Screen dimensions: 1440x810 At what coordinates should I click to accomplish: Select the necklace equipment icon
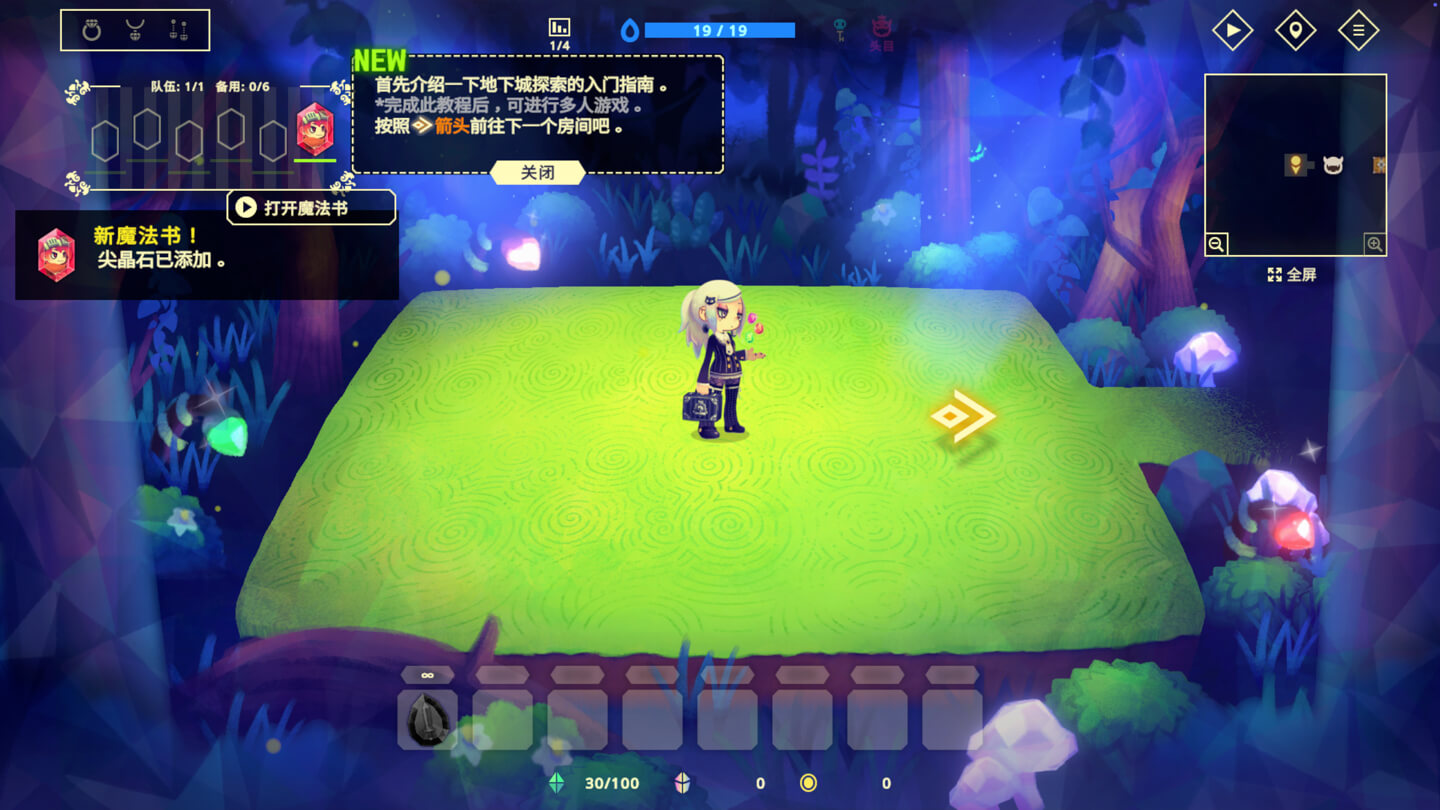[x=135, y=28]
